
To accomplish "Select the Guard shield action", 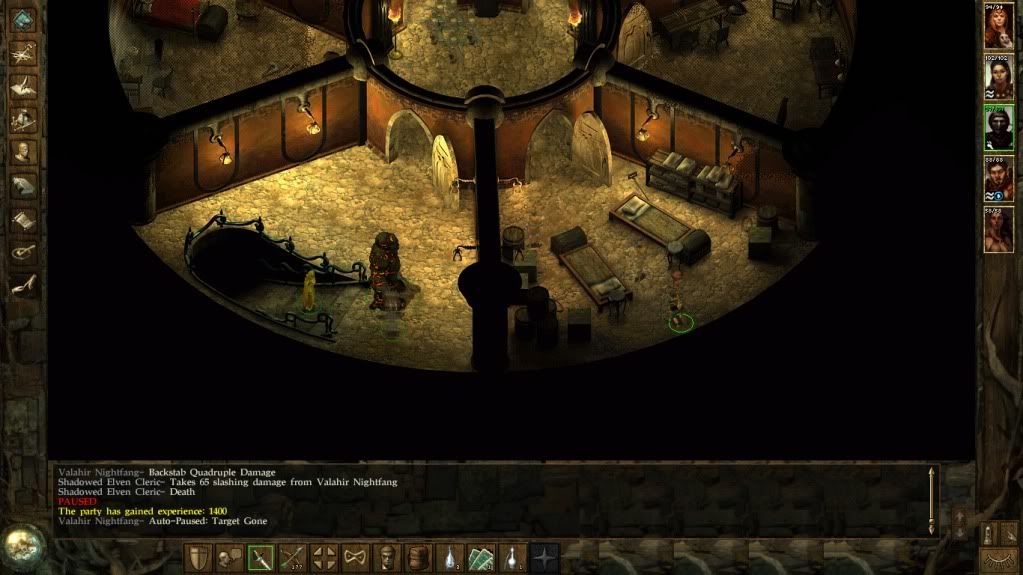I will point(197,558).
